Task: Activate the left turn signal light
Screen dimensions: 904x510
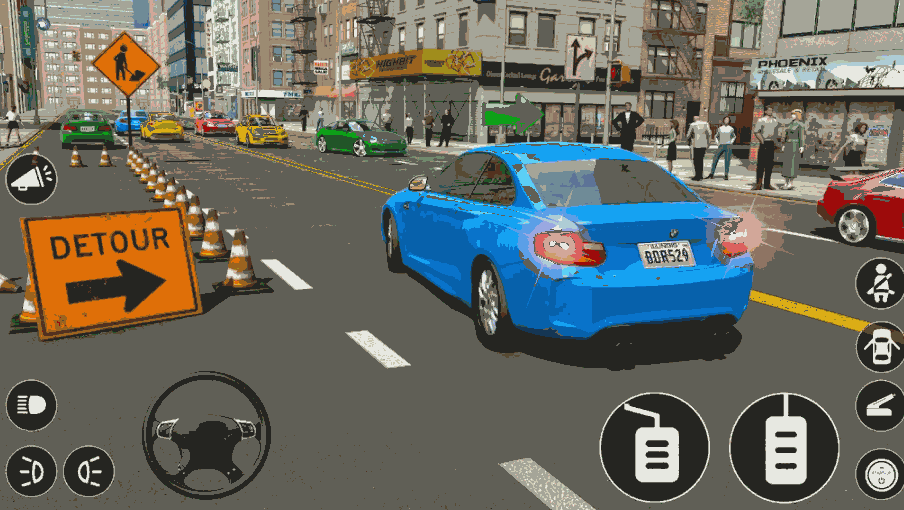Action: (31, 470)
